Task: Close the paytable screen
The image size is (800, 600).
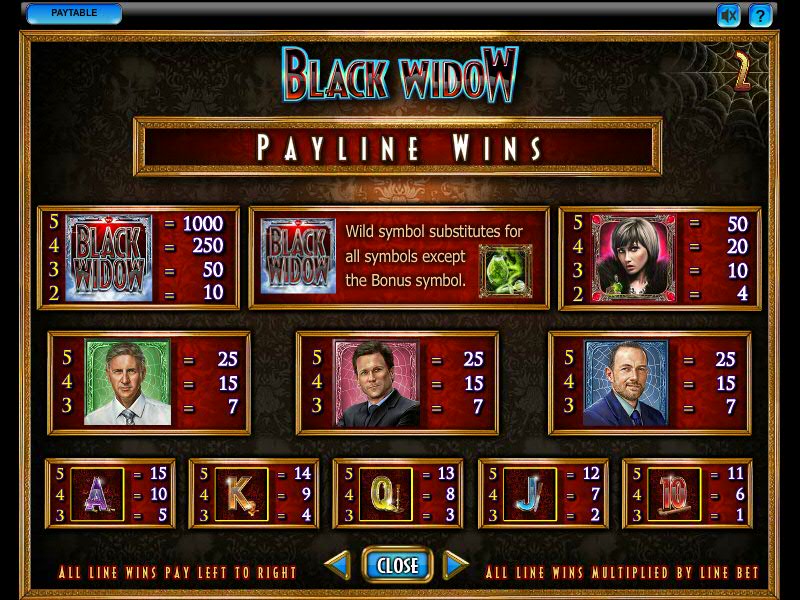Action: coord(397,565)
